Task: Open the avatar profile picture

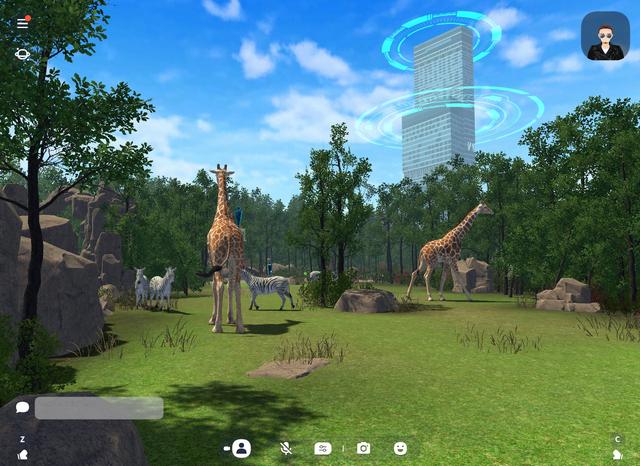Action: (605, 36)
